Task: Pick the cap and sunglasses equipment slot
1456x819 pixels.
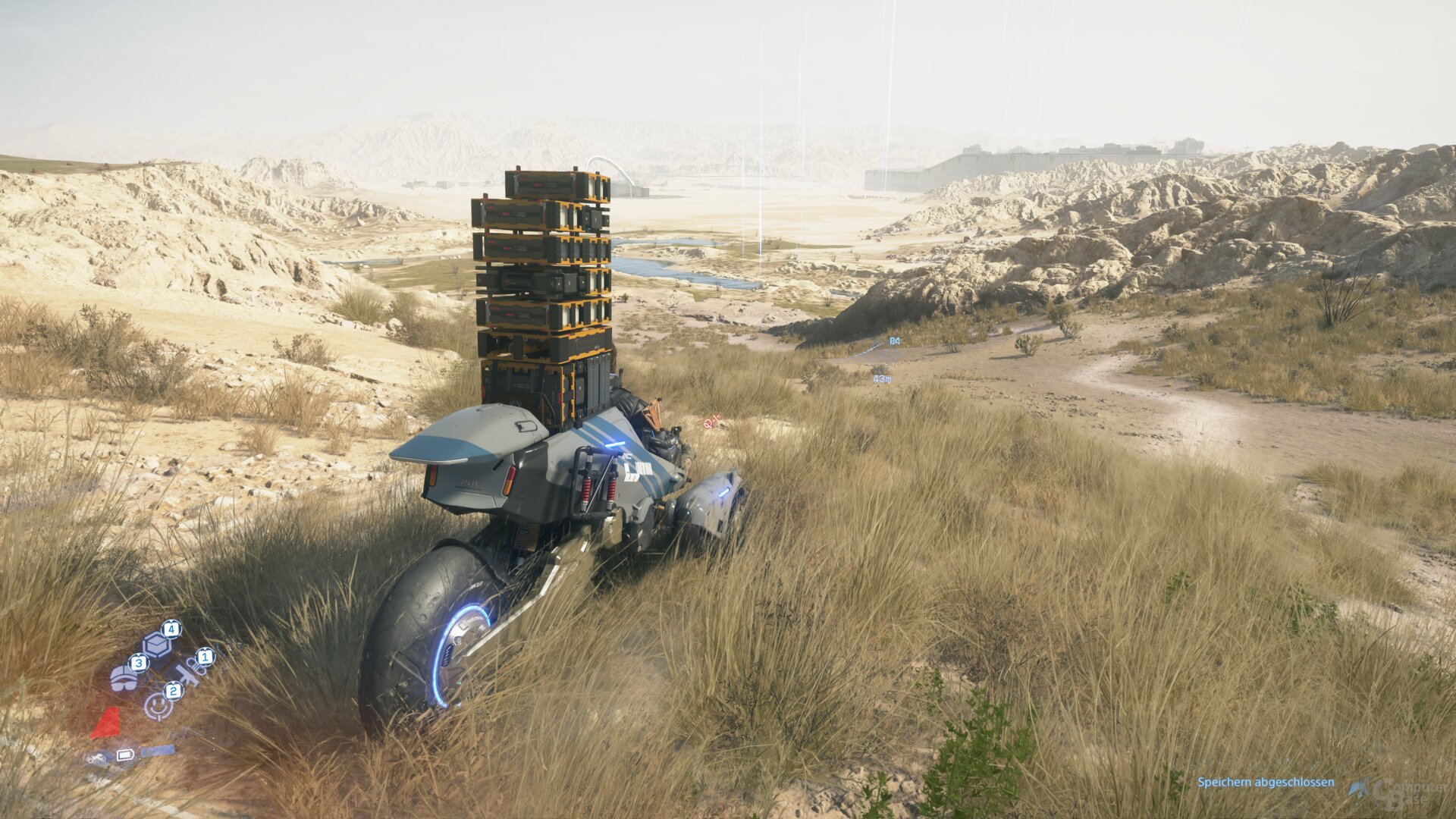Action: [x=124, y=677]
